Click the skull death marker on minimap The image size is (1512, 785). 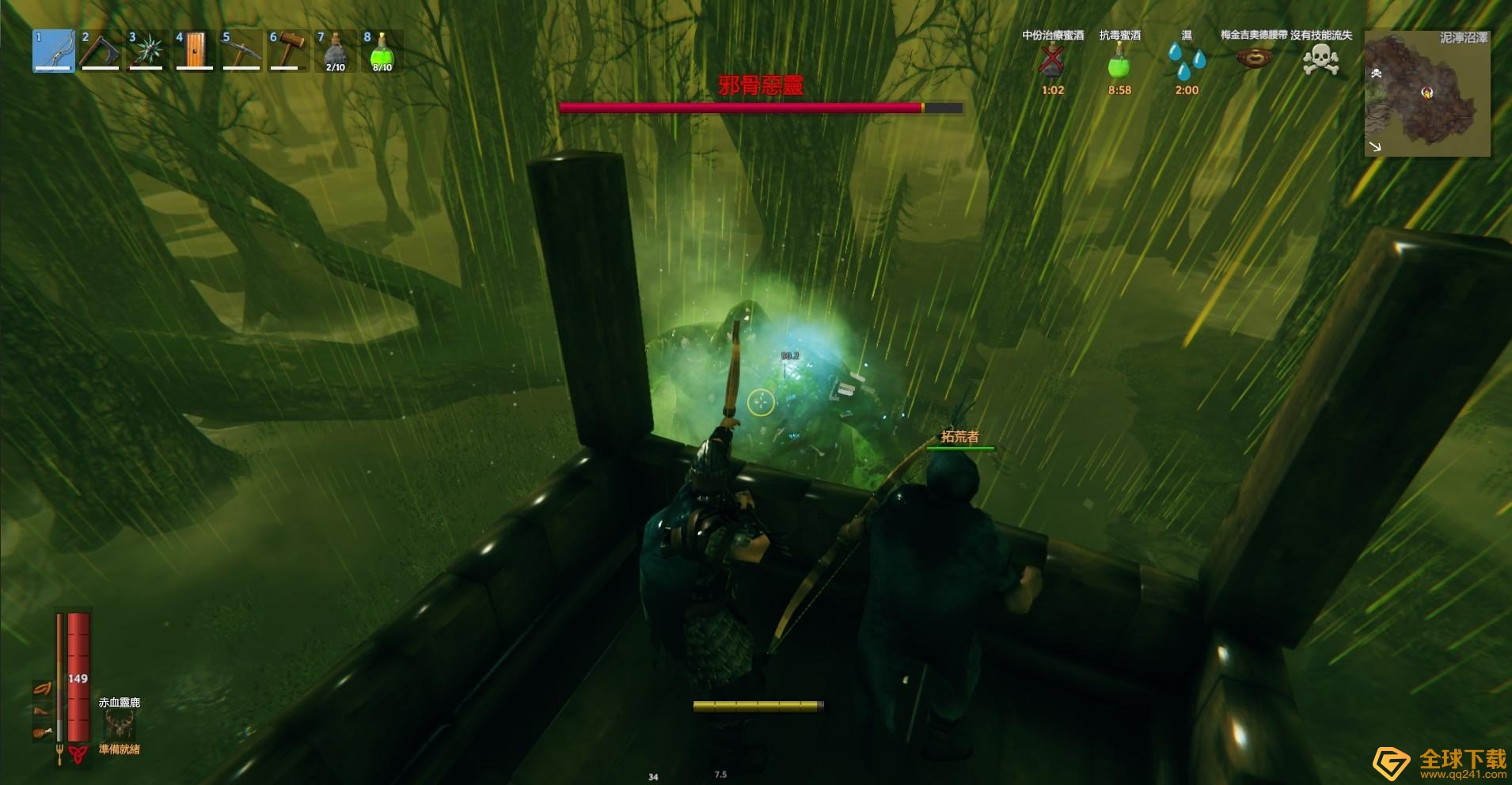pos(1377,74)
